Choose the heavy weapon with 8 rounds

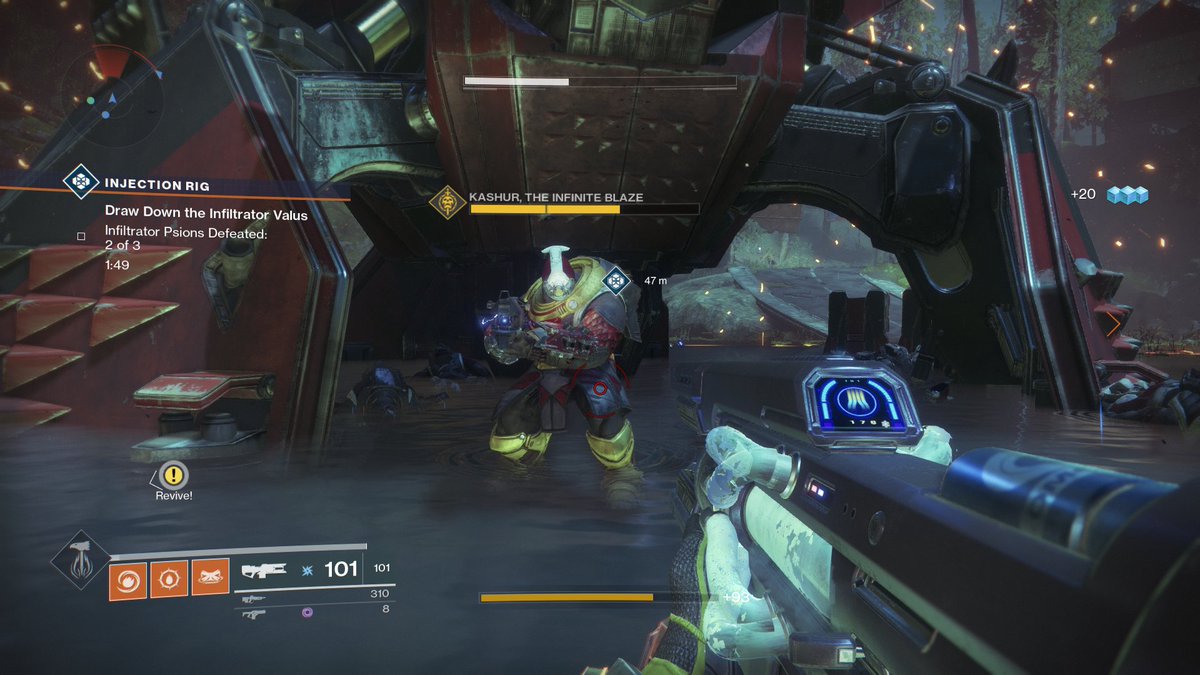[x=253, y=613]
